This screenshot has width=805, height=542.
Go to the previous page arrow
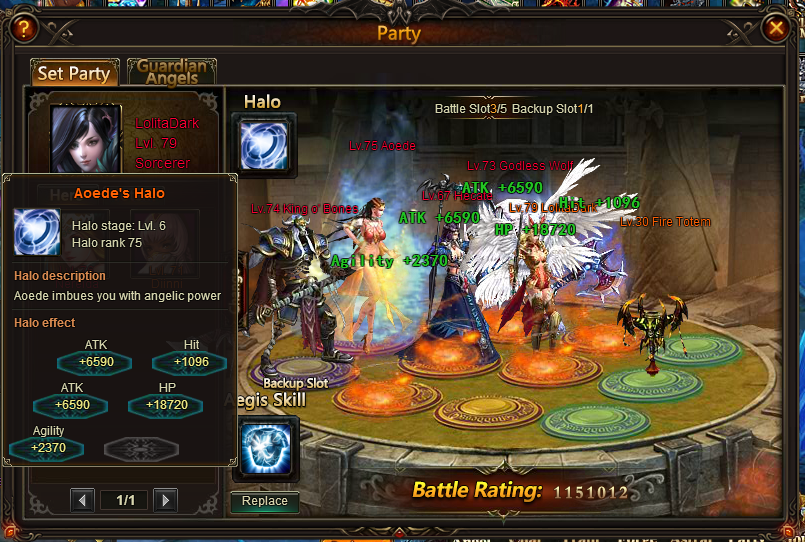click(x=84, y=500)
